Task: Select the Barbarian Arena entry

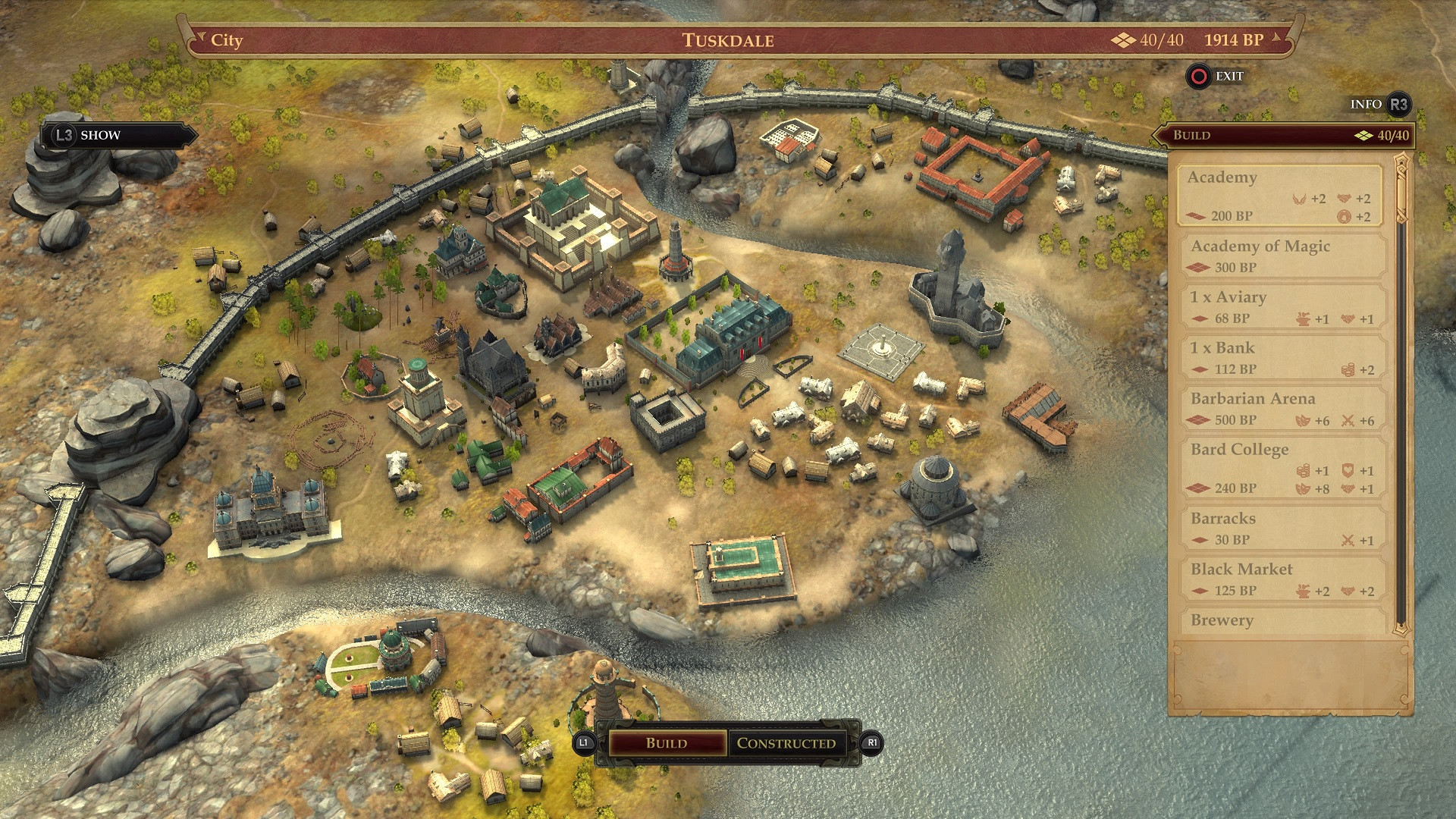Action: click(1283, 409)
